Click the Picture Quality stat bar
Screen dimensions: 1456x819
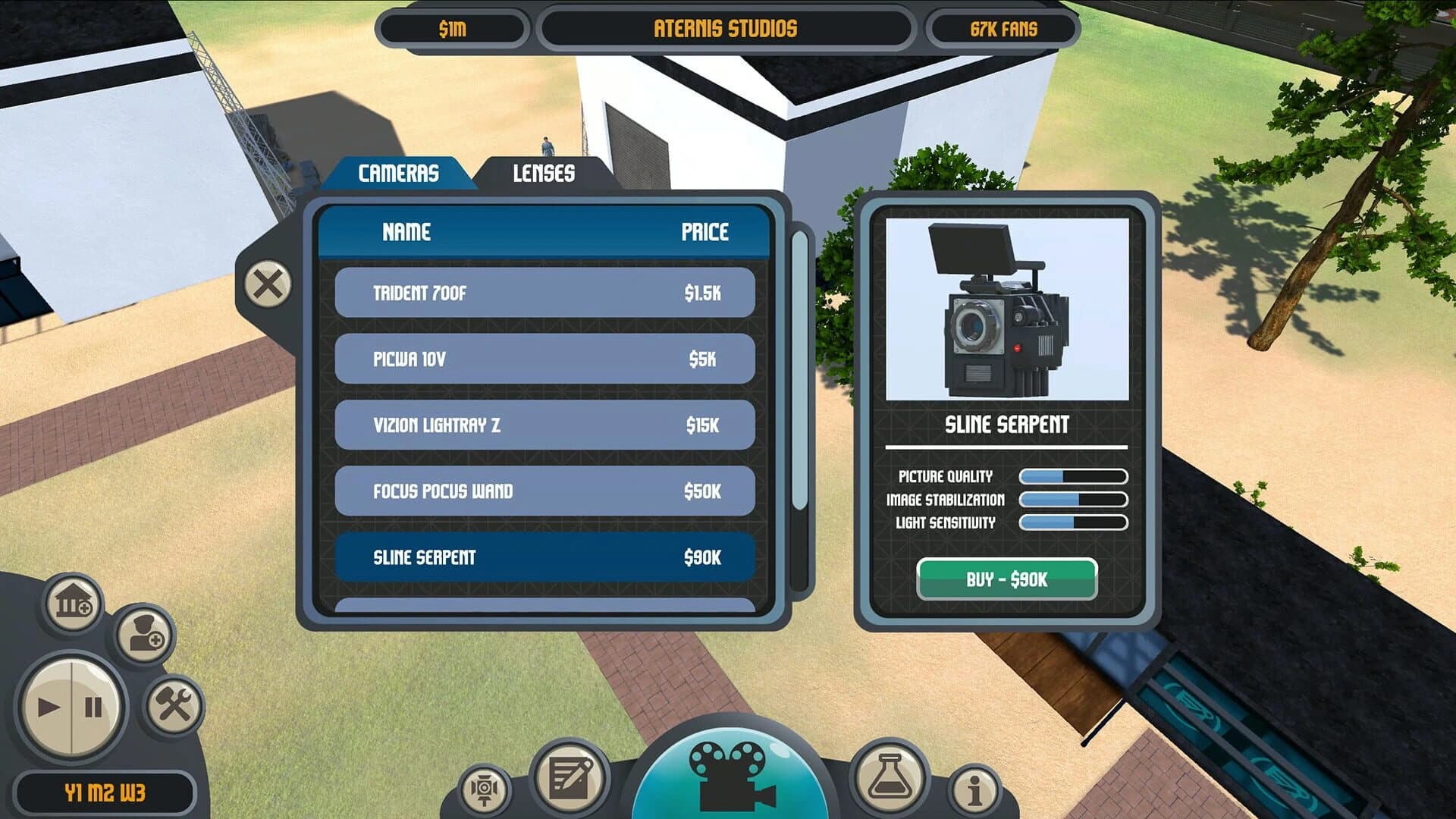(1072, 477)
